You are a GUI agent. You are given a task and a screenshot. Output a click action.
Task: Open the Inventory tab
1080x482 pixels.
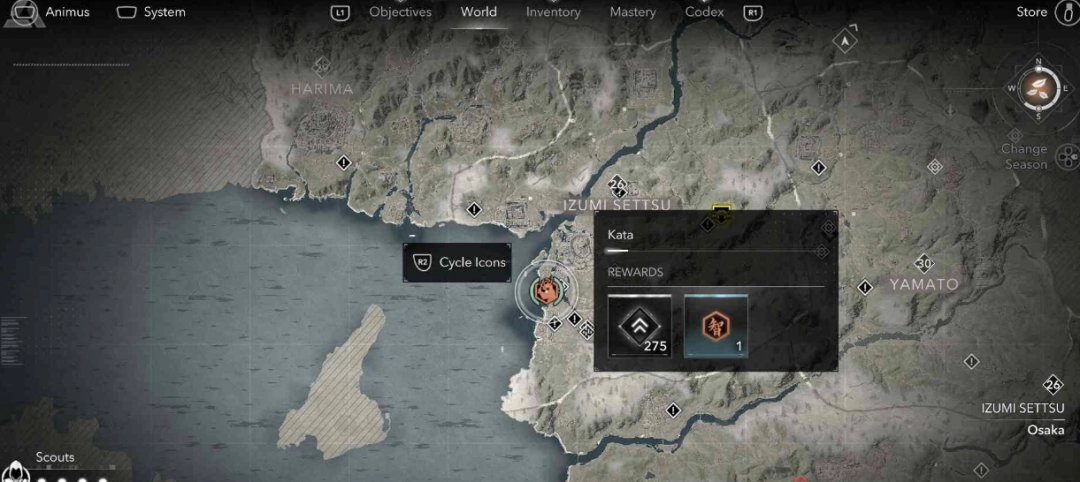pyautogui.click(x=553, y=12)
